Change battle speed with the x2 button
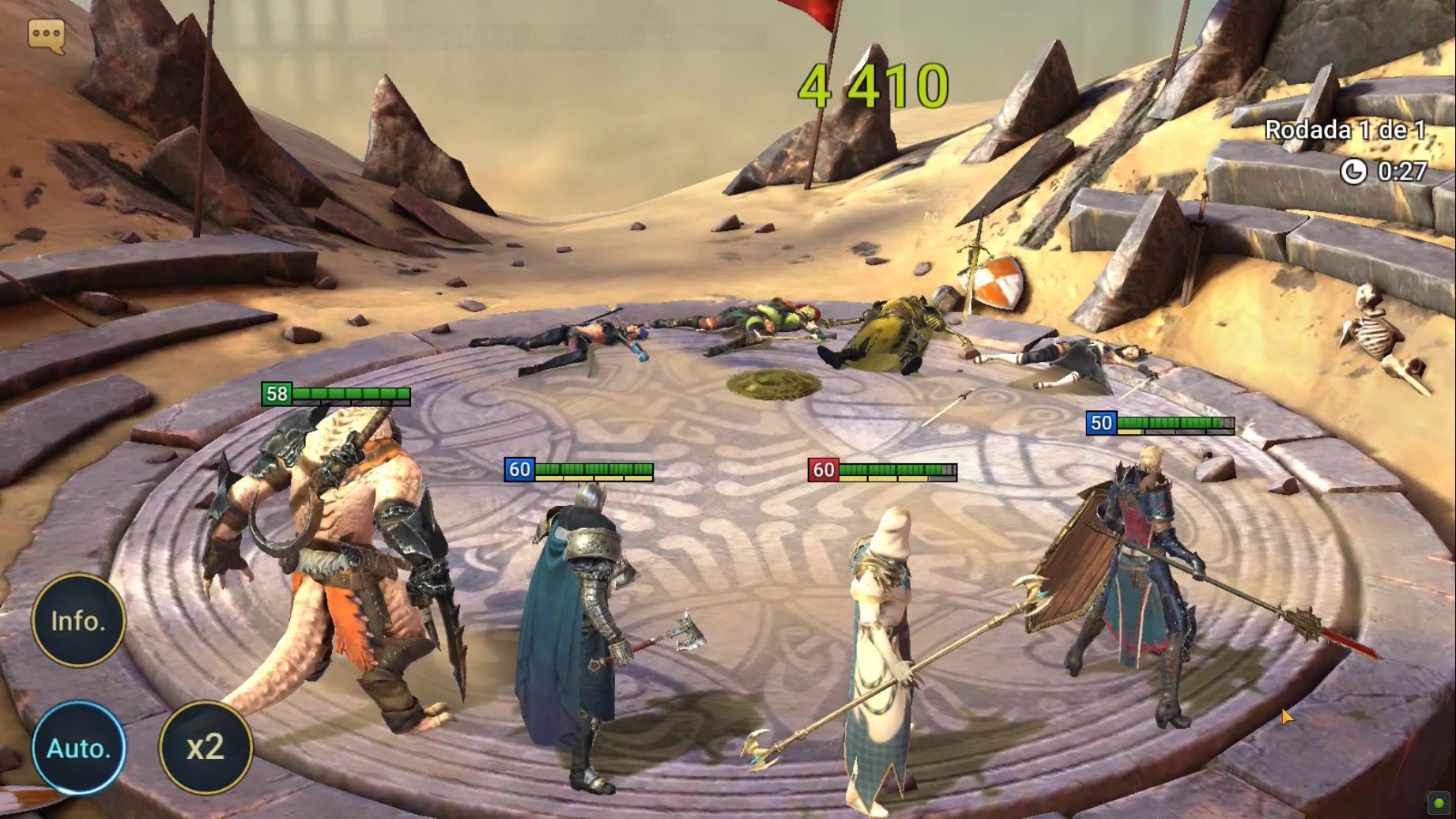This screenshot has height=819, width=1456. (x=206, y=748)
